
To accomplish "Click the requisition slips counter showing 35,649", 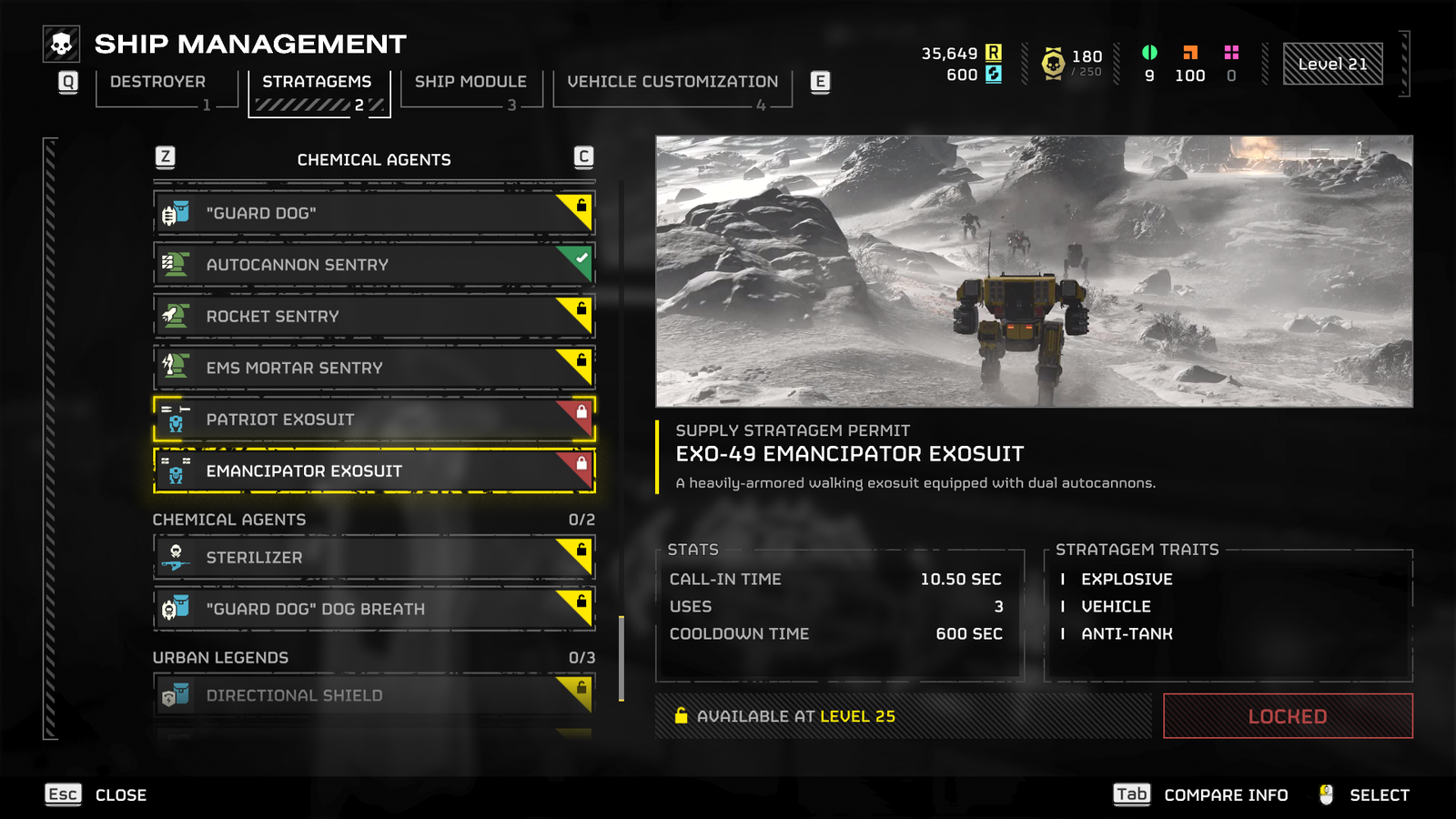I will click(x=950, y=54).
